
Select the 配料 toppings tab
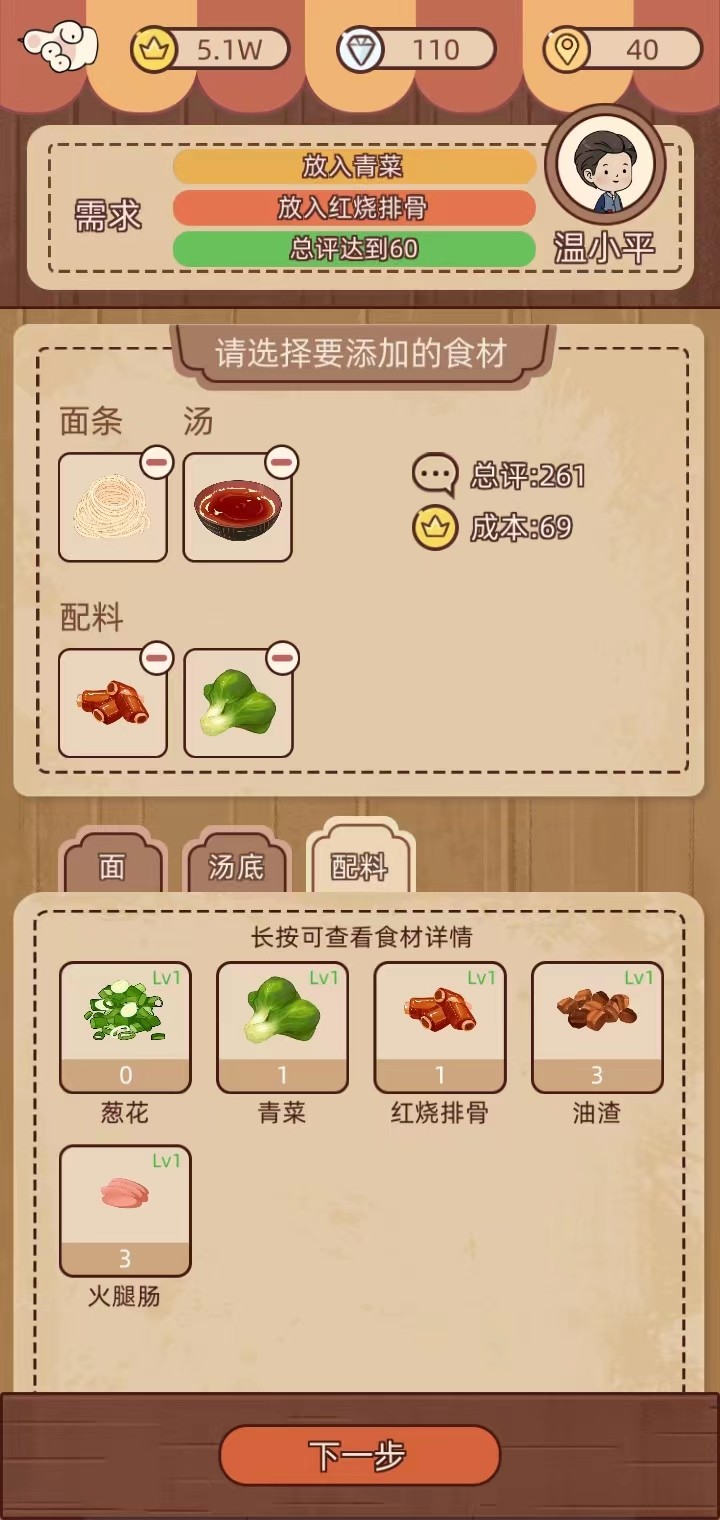point(360,866)
